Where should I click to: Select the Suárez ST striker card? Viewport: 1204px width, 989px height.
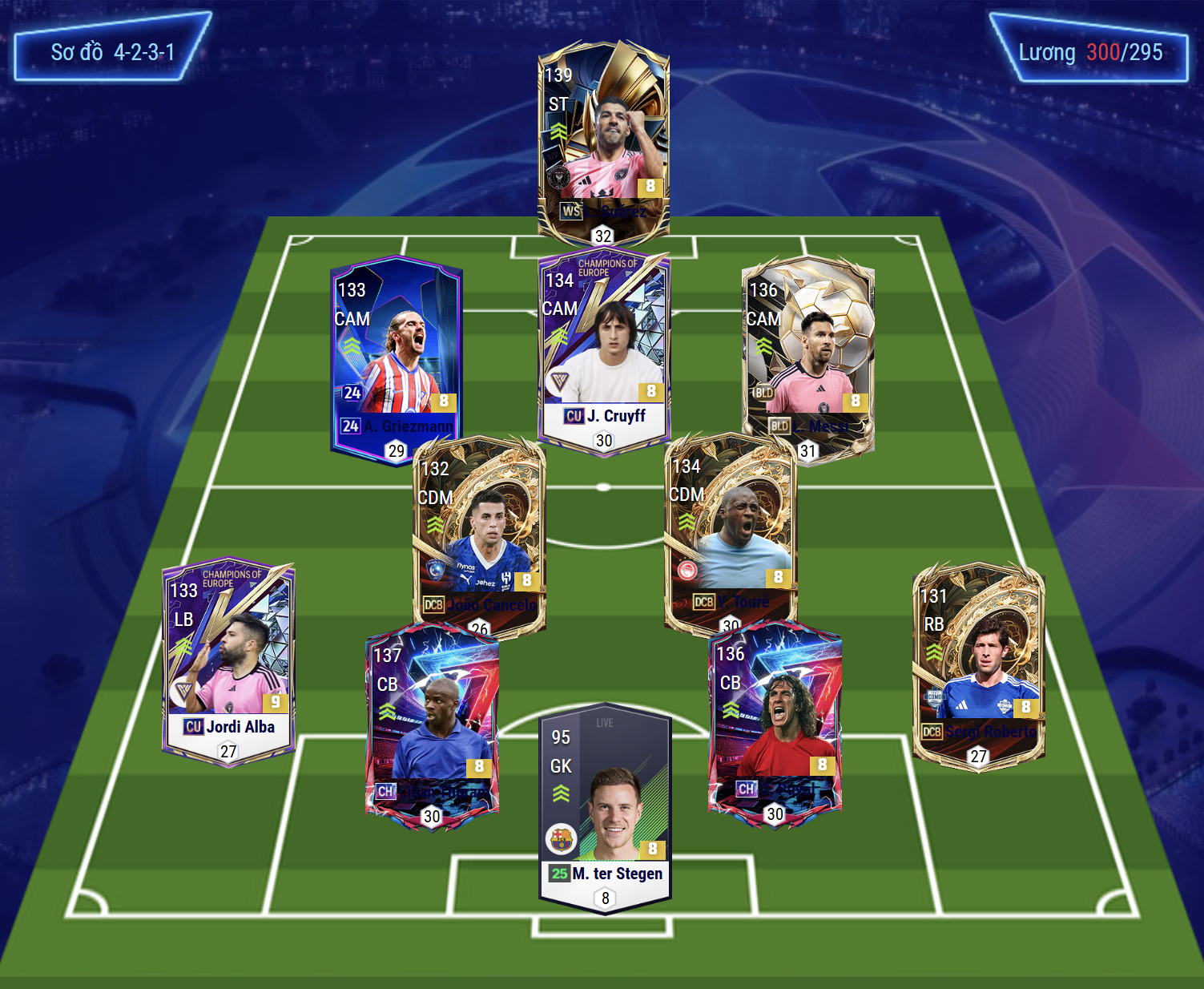tap(603, 140)
